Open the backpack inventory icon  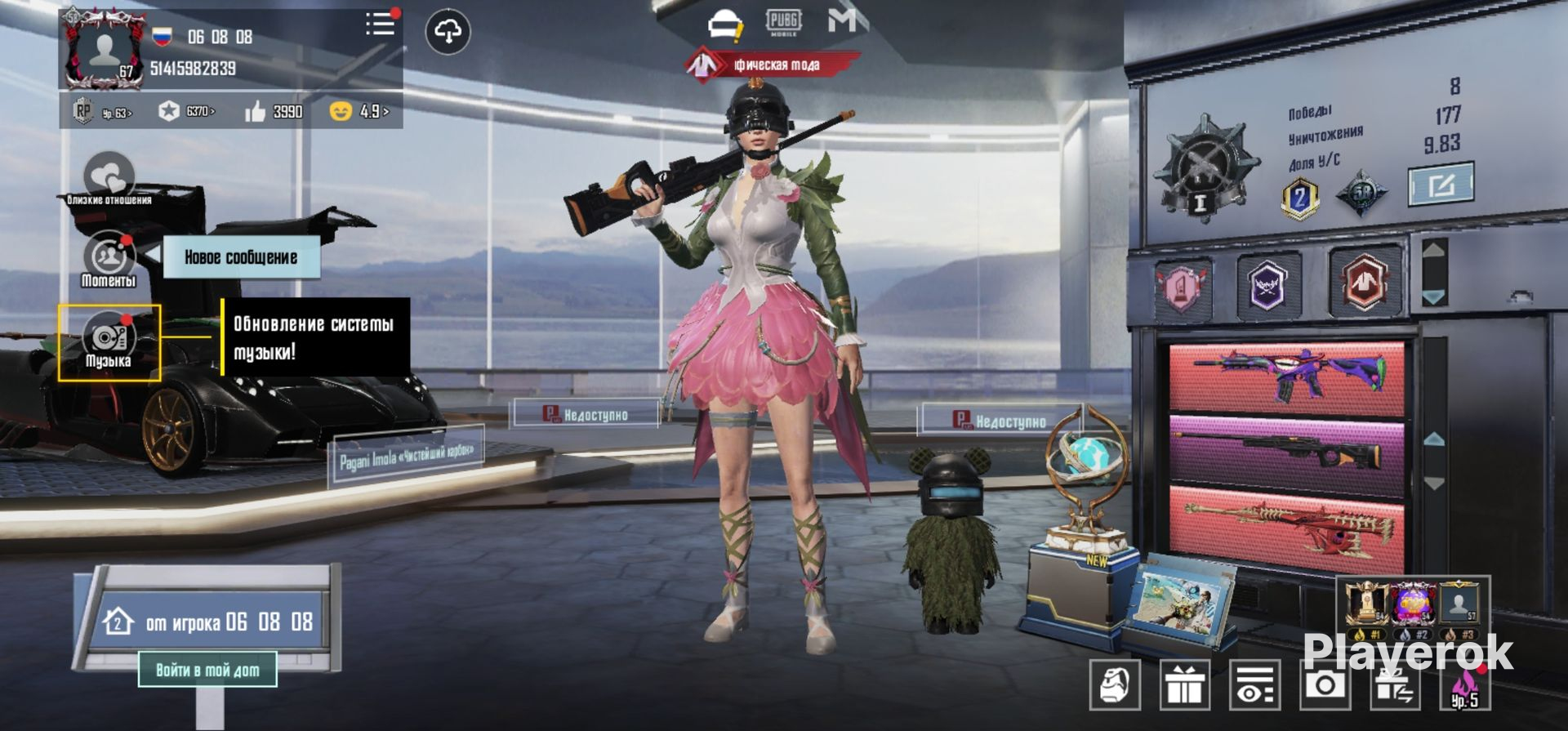pyautogui.click(x=1116, y=685)
